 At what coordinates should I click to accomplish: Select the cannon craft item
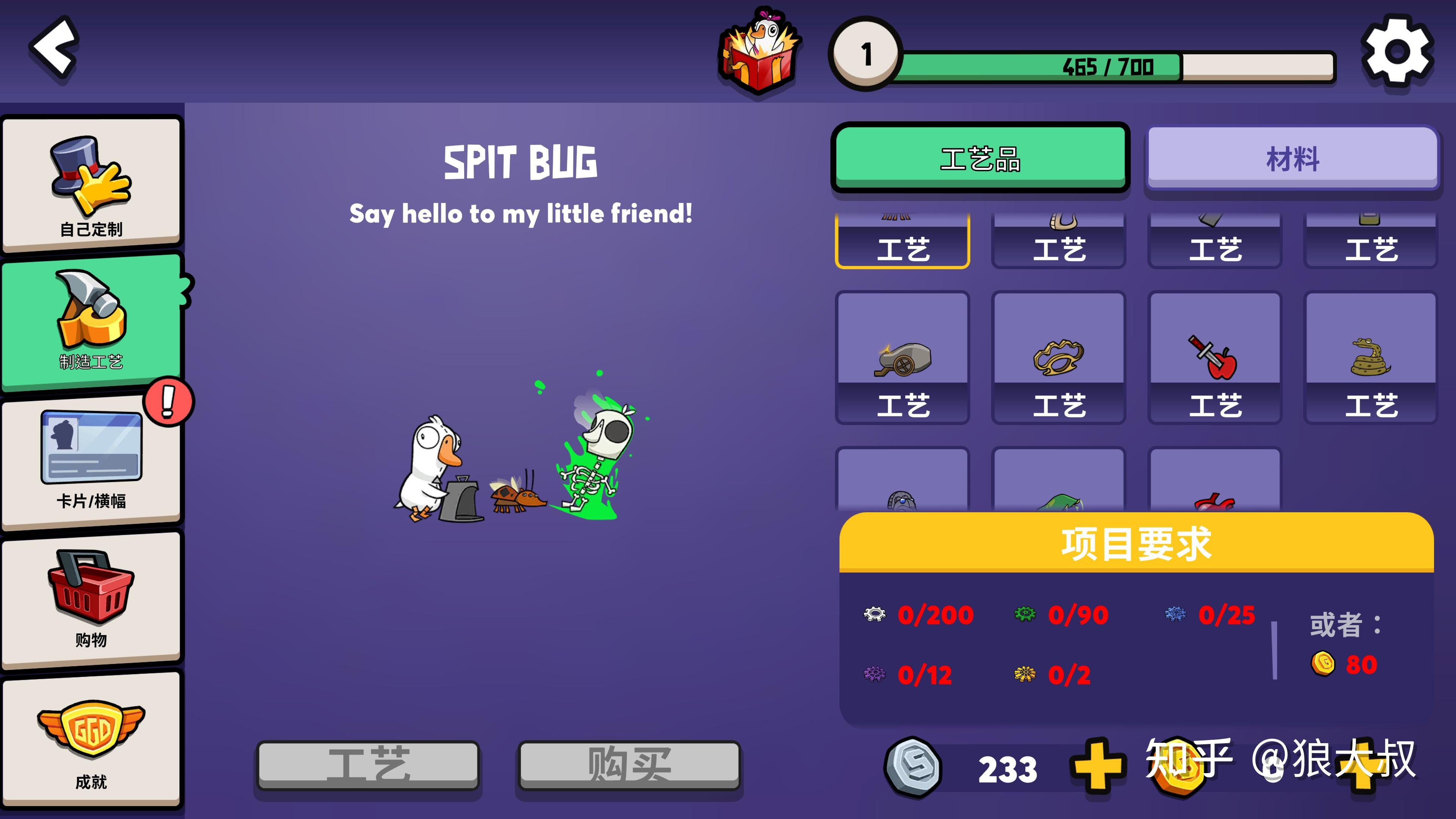[903, 358]
